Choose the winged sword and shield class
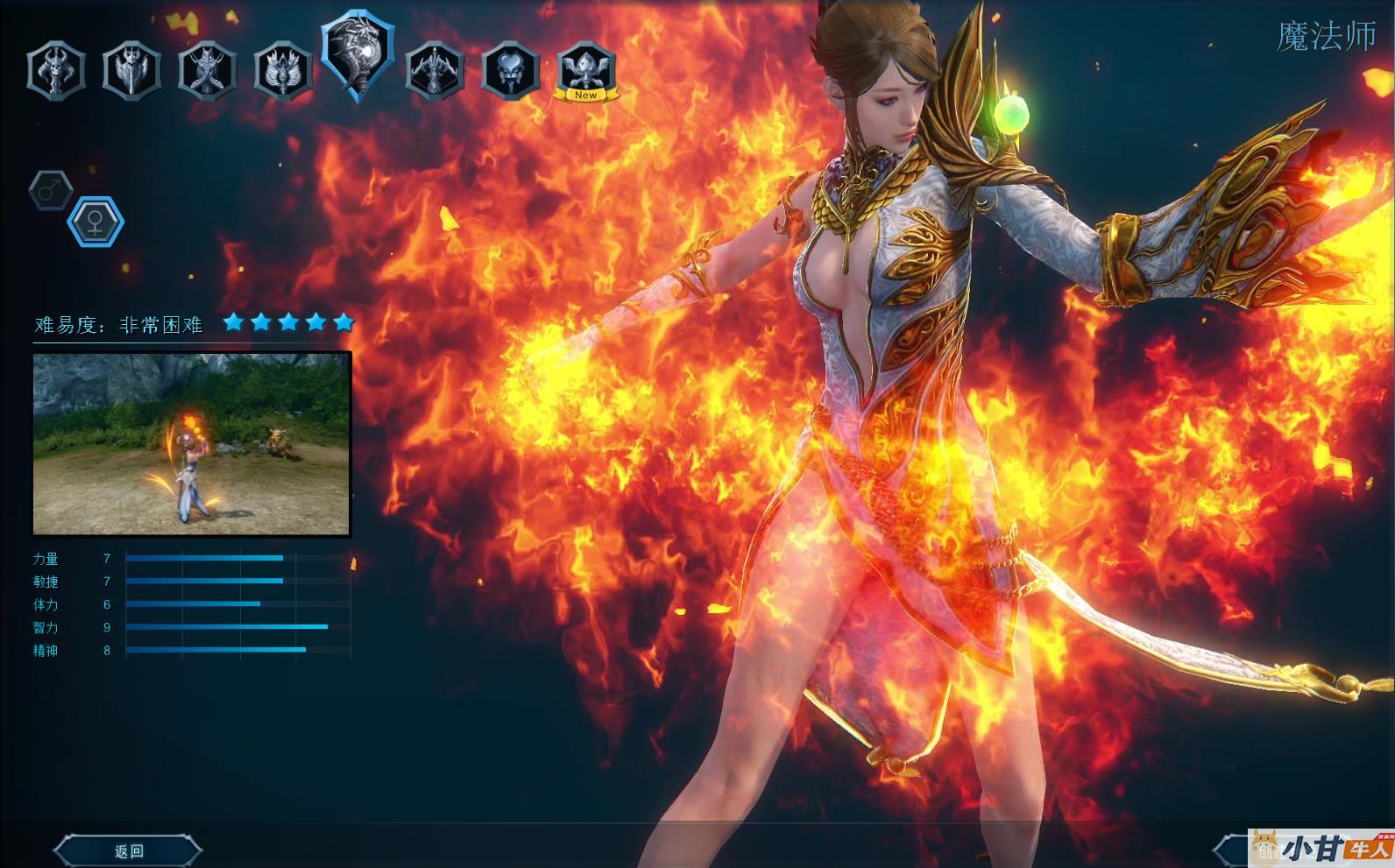The height and width of the screenshot is (868, 1395). (x=131, y=71)
